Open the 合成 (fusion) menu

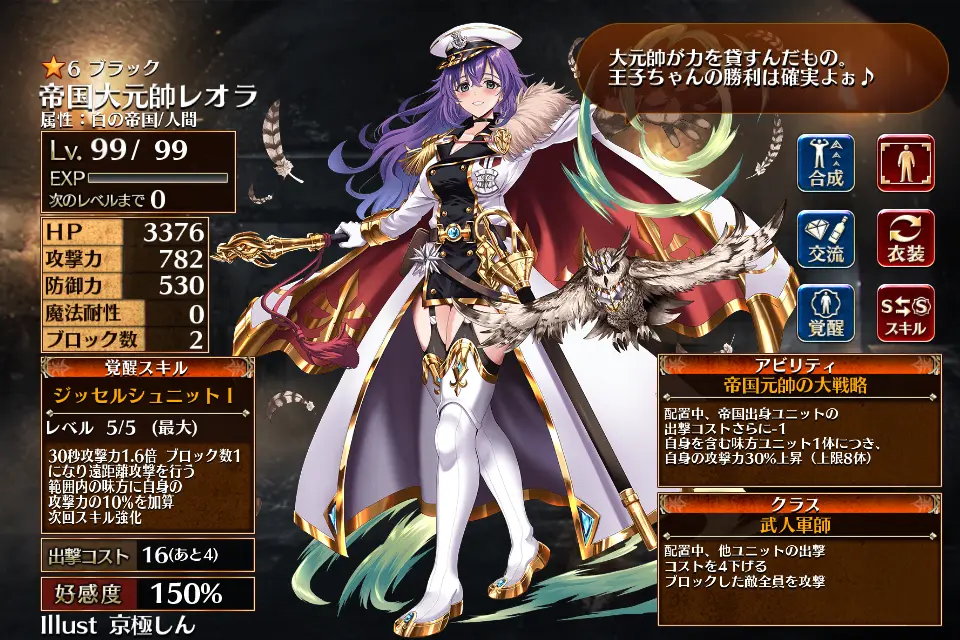[826, 163]
